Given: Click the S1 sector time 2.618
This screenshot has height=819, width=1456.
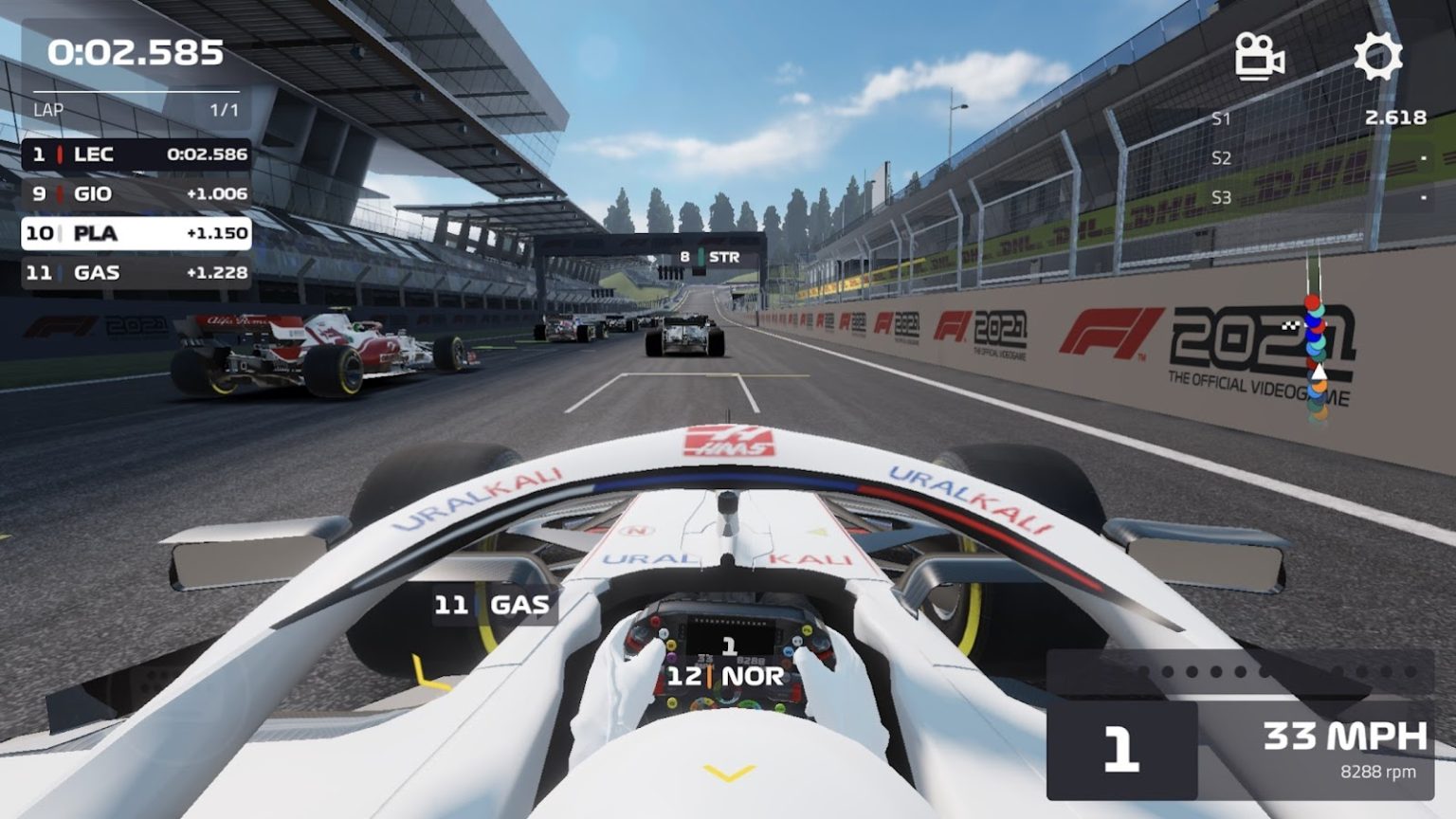Looking at the screenshot, I should coord(1393,118).
